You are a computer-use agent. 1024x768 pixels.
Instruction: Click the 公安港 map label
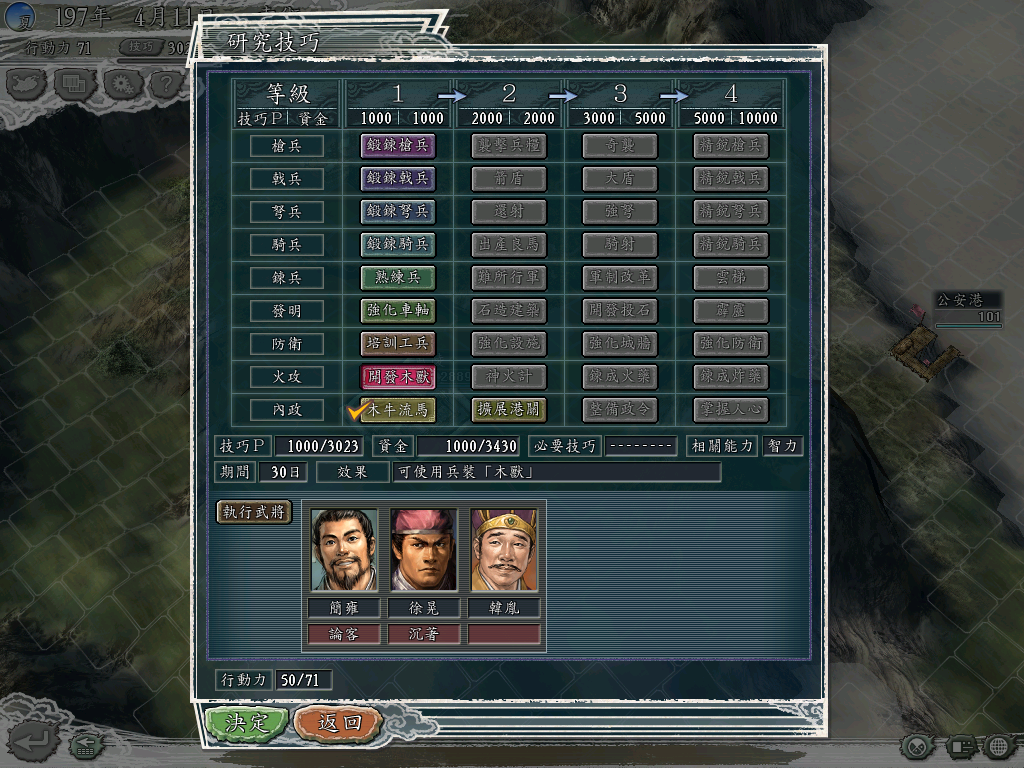tap(958, 300)
